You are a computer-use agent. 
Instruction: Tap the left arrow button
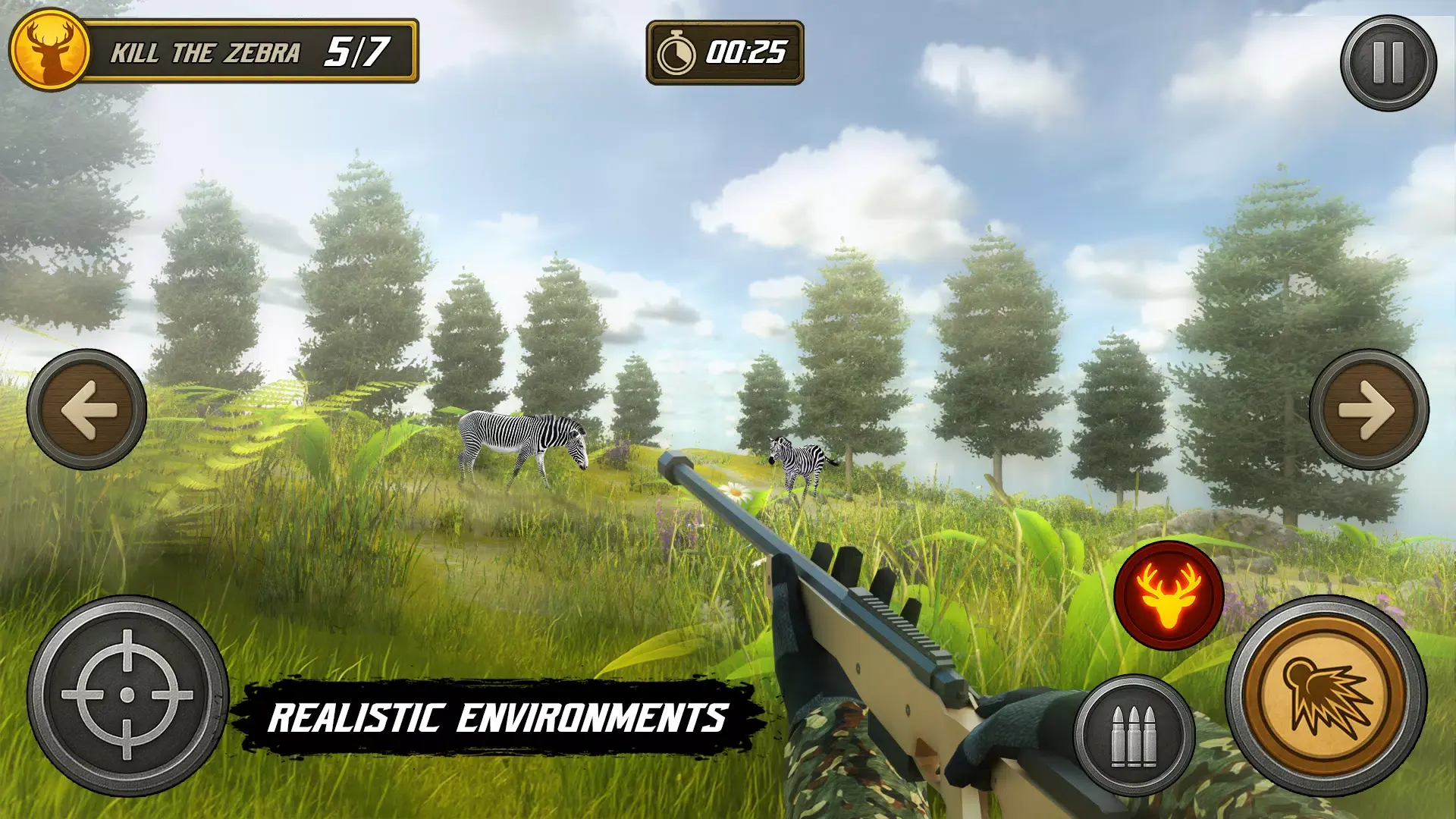click(86, 409)
